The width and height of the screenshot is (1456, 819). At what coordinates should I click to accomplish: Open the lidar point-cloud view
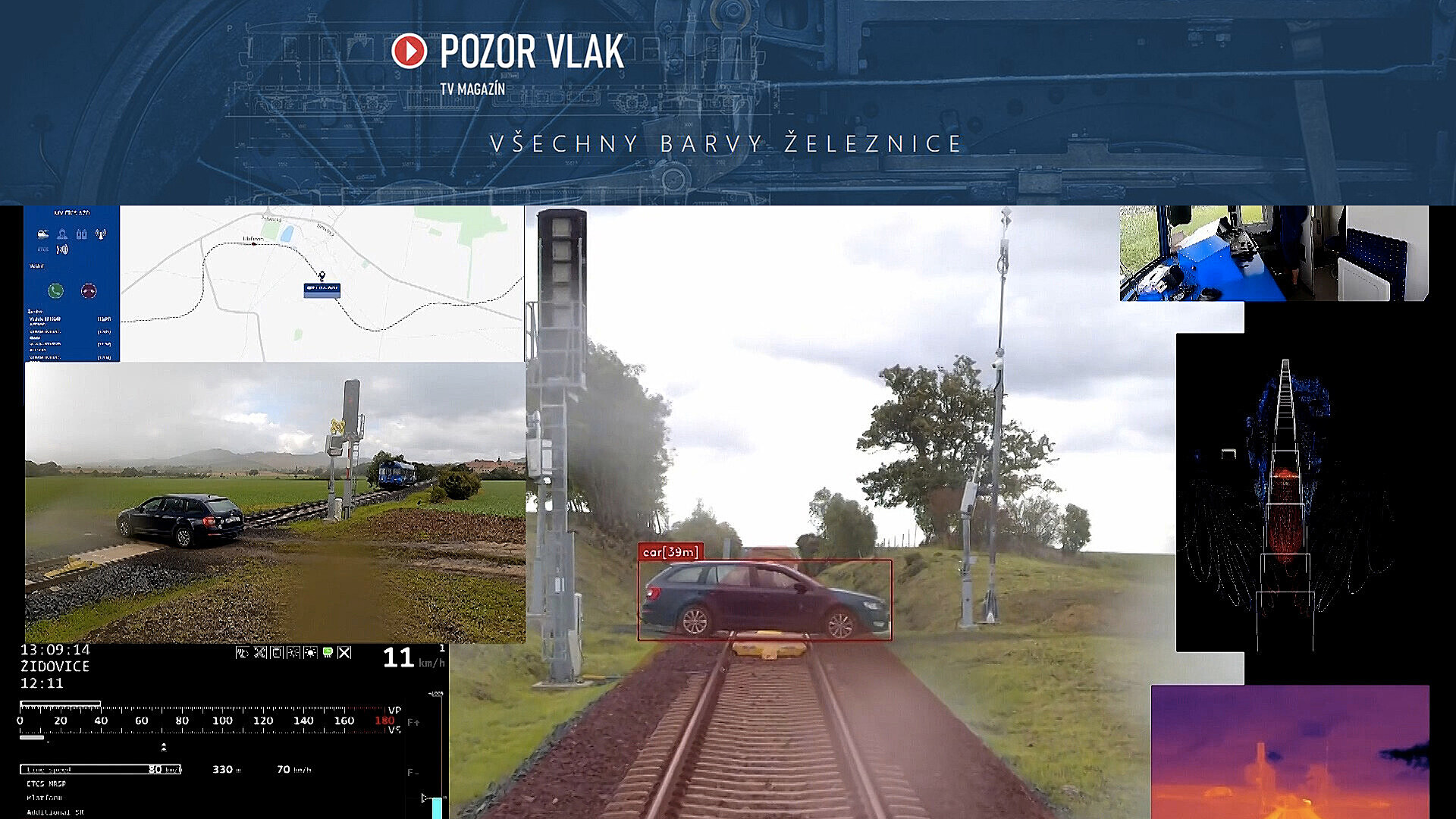[1285, 493]
